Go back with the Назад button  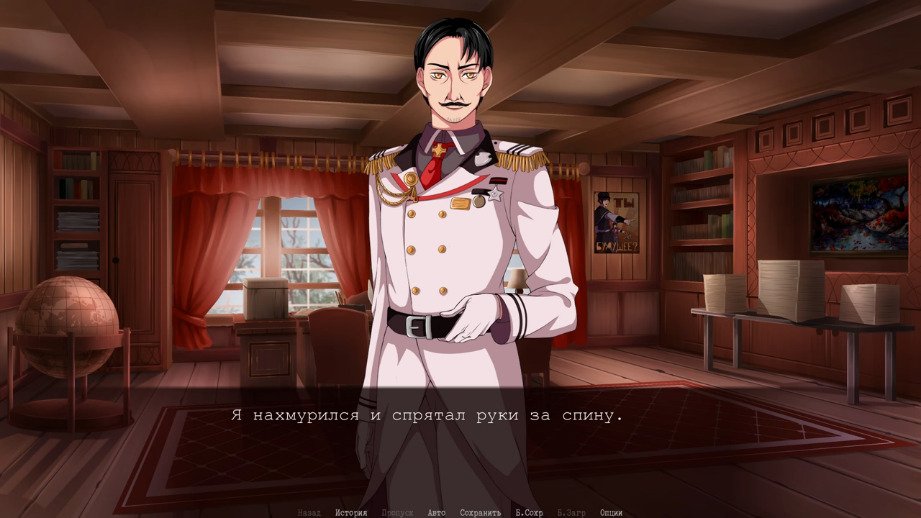pos(309,512)
